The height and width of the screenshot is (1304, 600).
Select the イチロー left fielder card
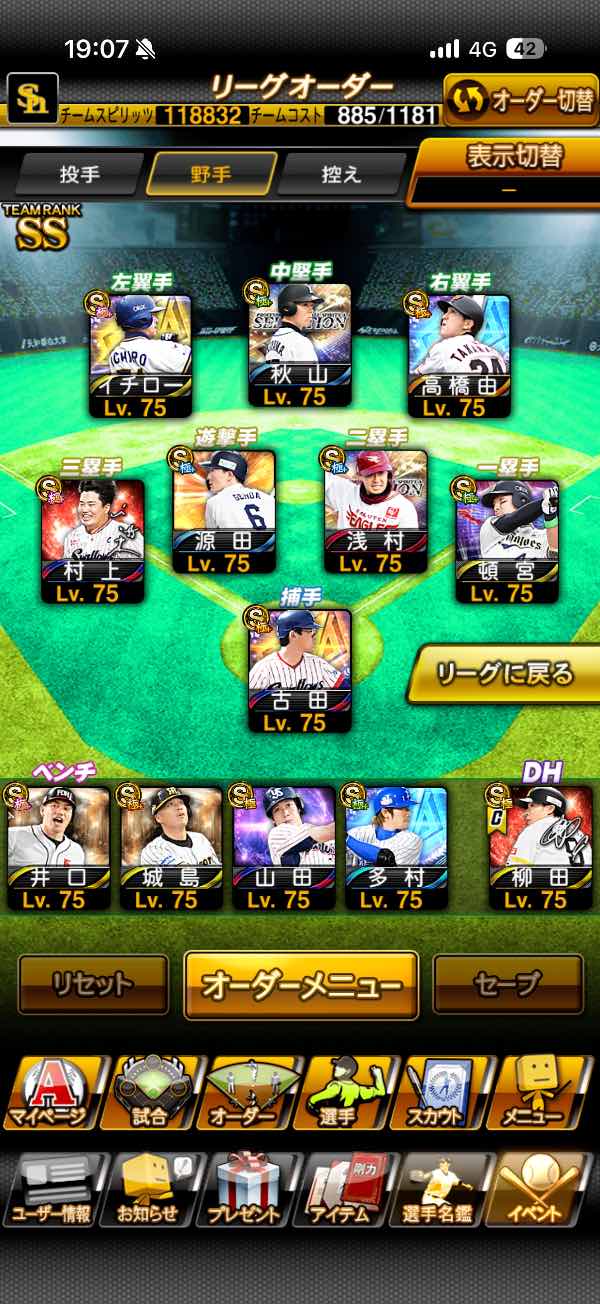(141, 355)
